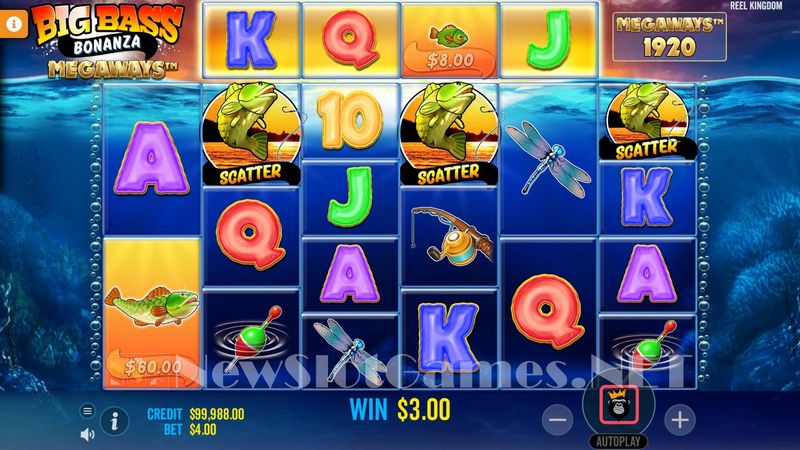Spin the reels with the center spin button
800x450 pixels.
(617, 405)
